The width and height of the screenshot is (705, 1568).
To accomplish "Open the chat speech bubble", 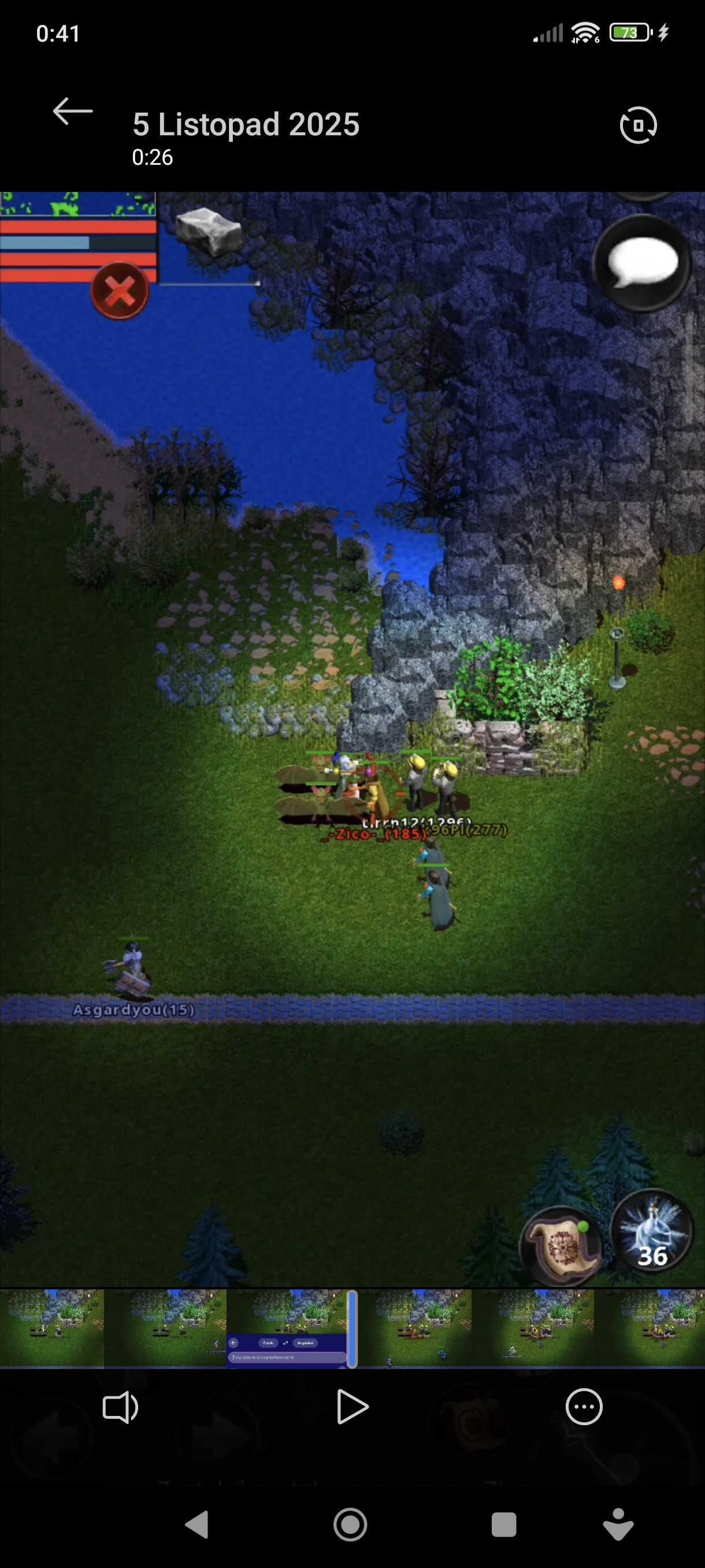I will click(x=642, y=264).
